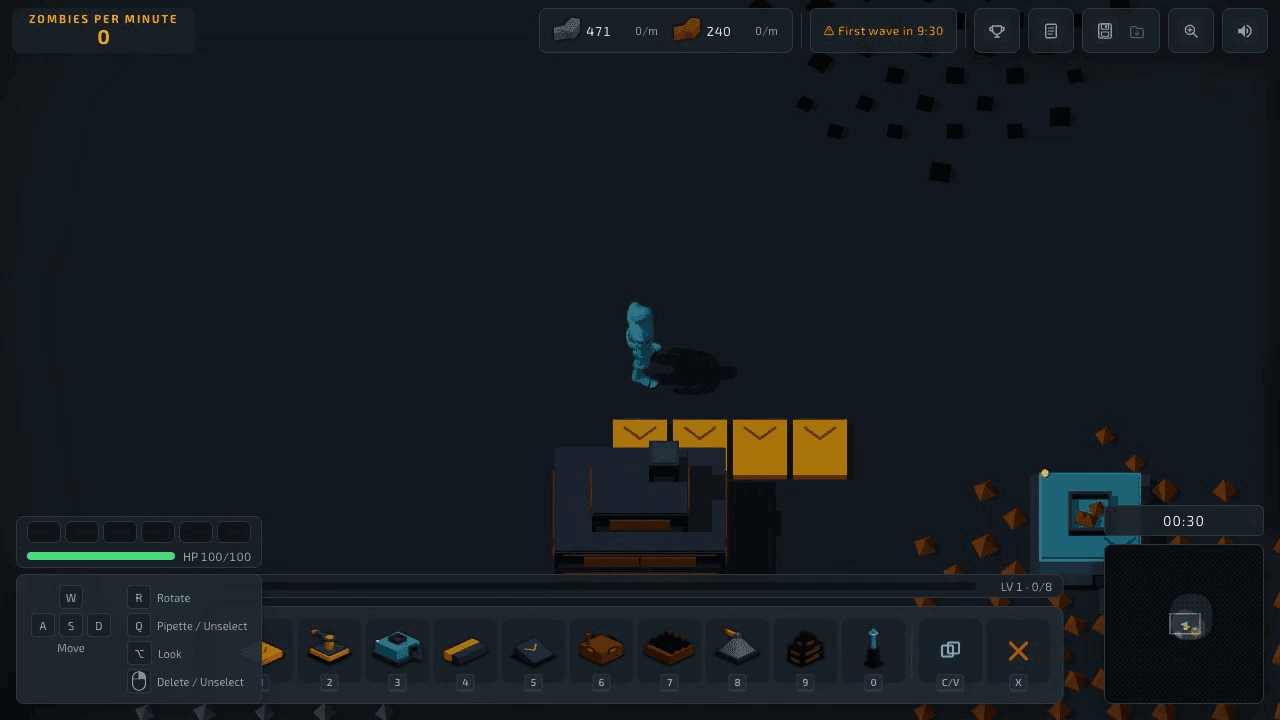The width and height of the screenshot is (1280, 720).
Task: Open the Zombies Per Minute panel
Action: (103, 29)
